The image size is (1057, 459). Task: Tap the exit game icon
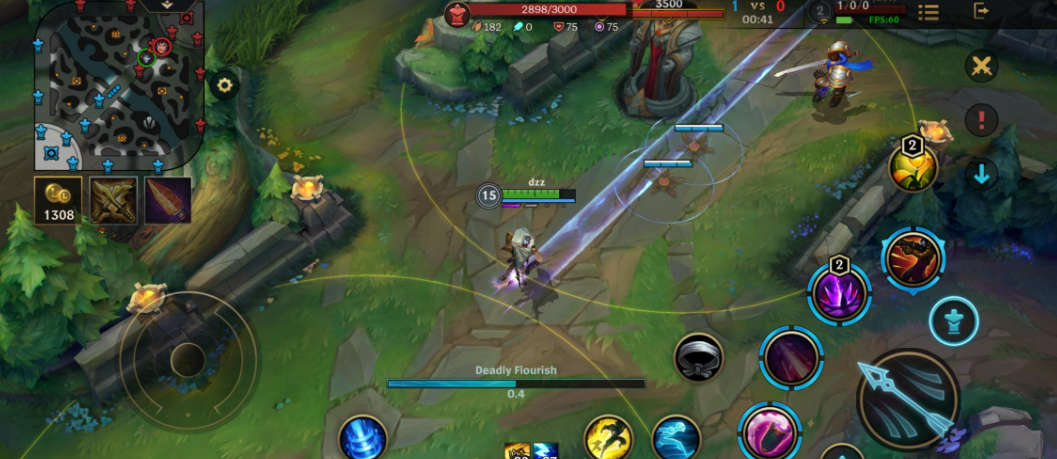pos(981,12)
